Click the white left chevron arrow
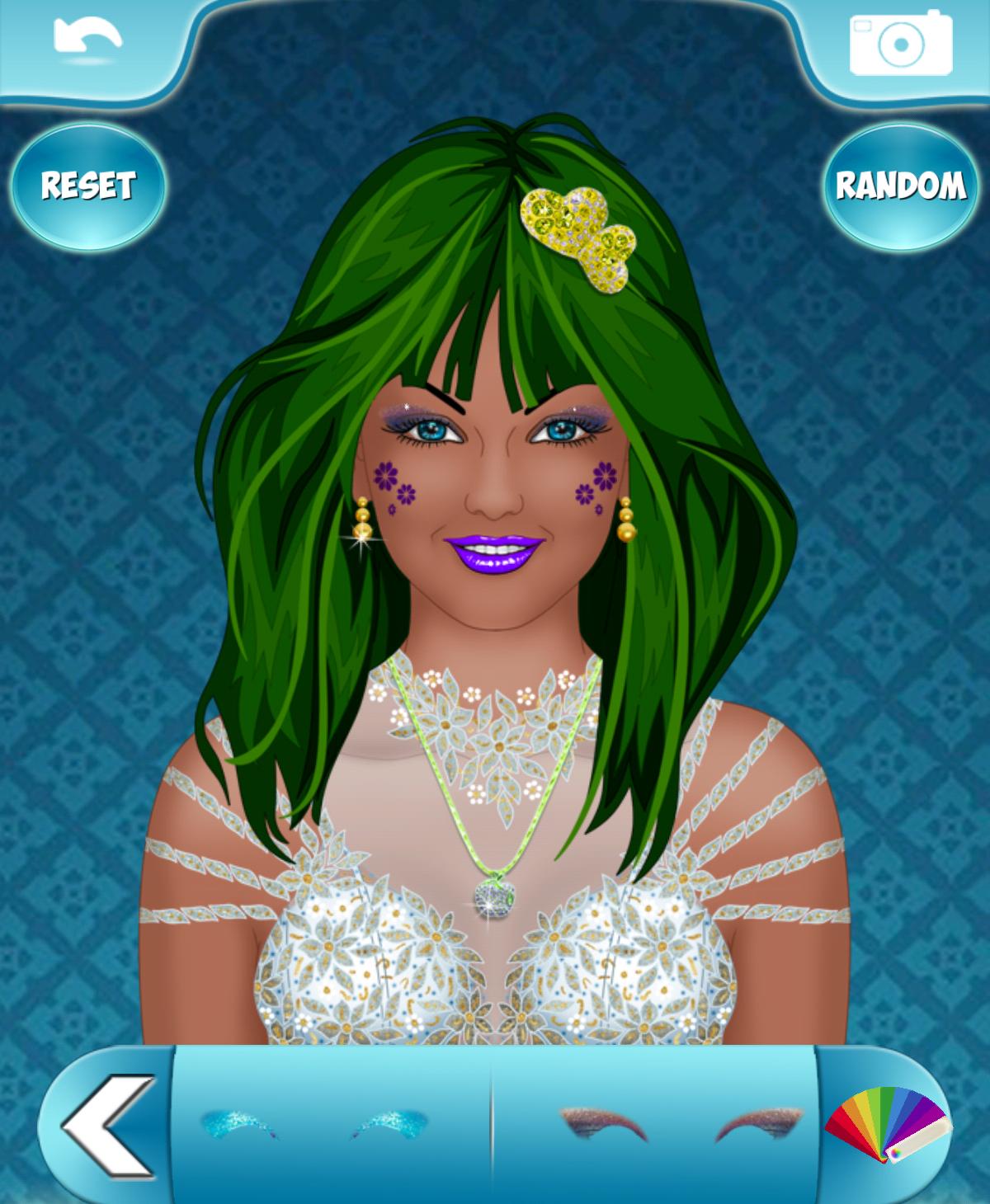990x1204 pixels. pos(107,1125)
